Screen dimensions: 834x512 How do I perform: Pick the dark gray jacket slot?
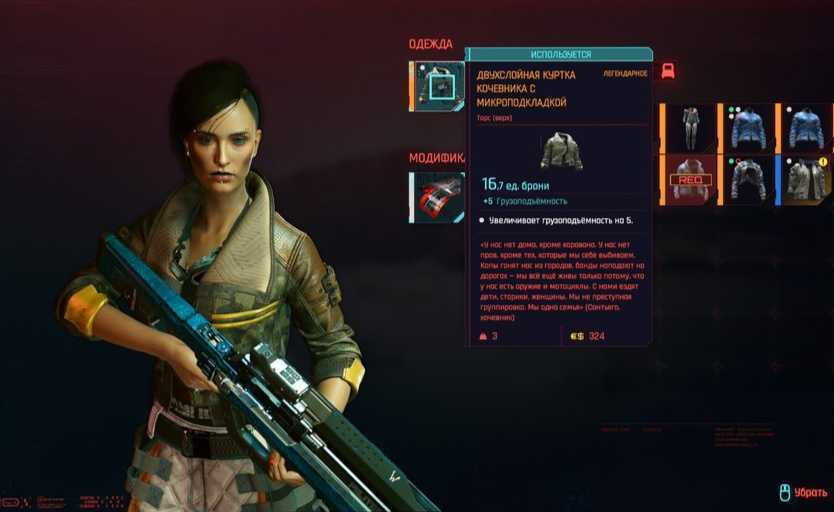click(747, 180)
